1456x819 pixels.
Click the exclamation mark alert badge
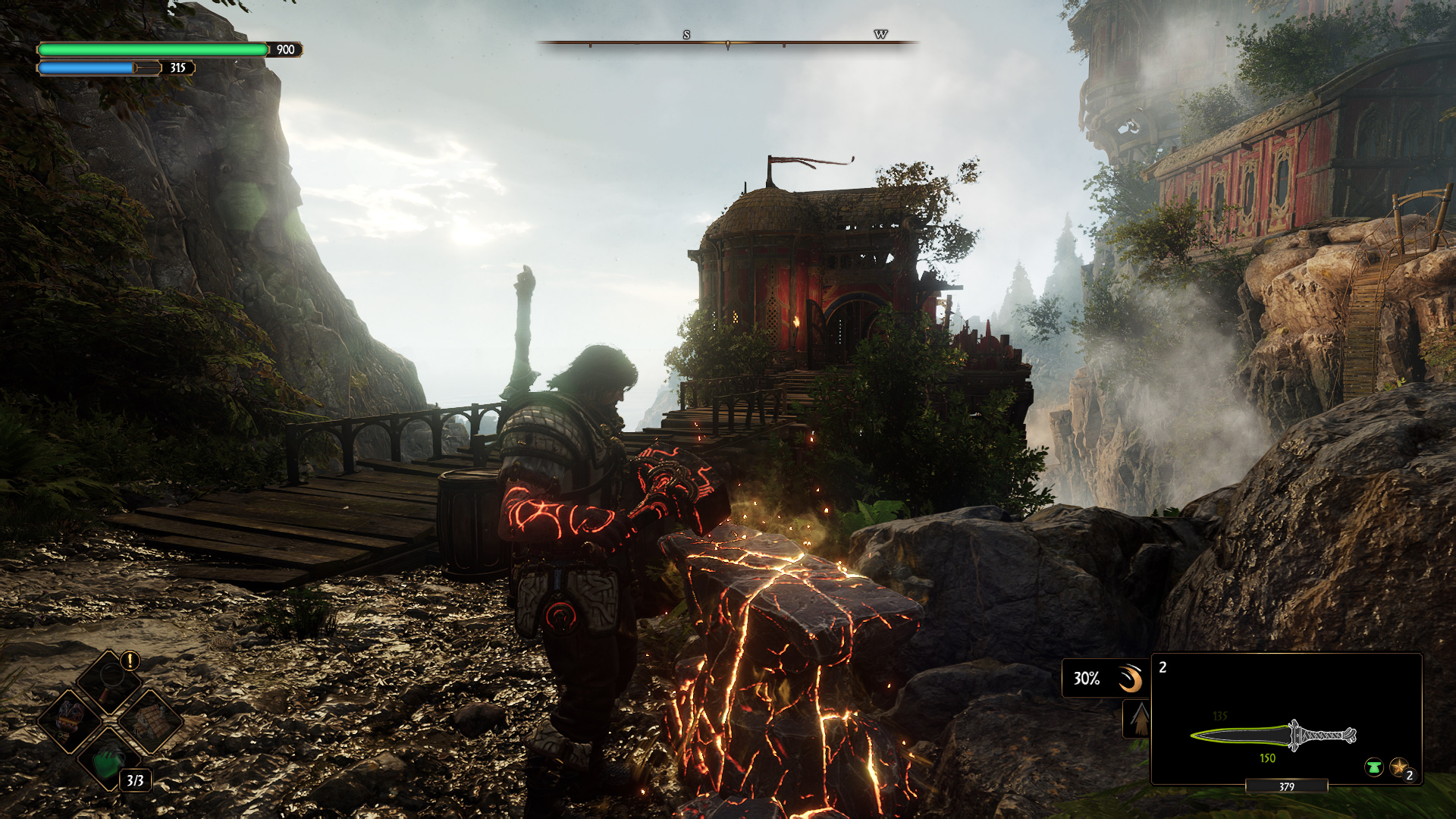point(130,661)
